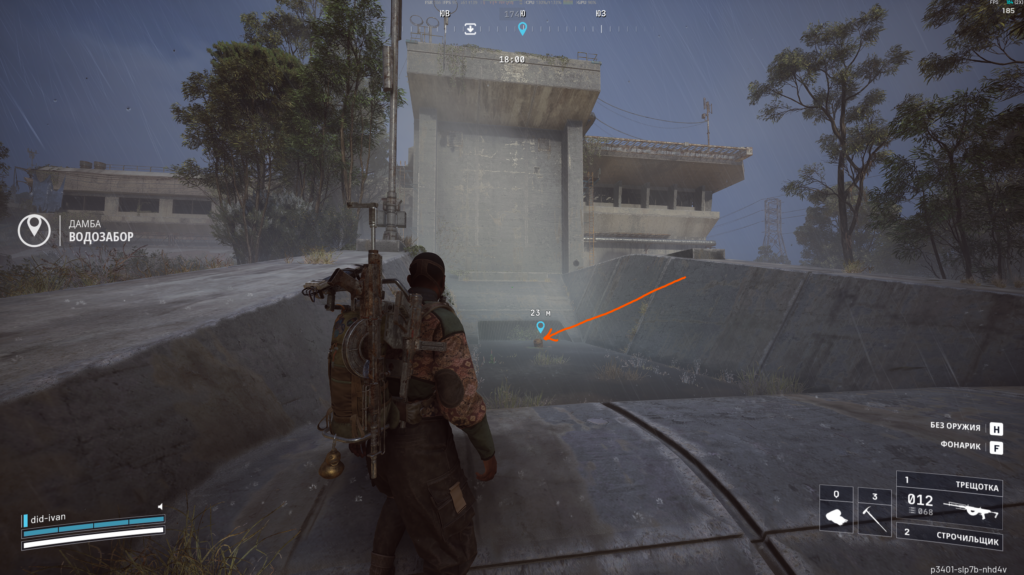The width and height of the screenshot is (1024, 575).
Task: Select the blue 23 м objective marker
Action: pyautogui.click(x=541, y=326)
